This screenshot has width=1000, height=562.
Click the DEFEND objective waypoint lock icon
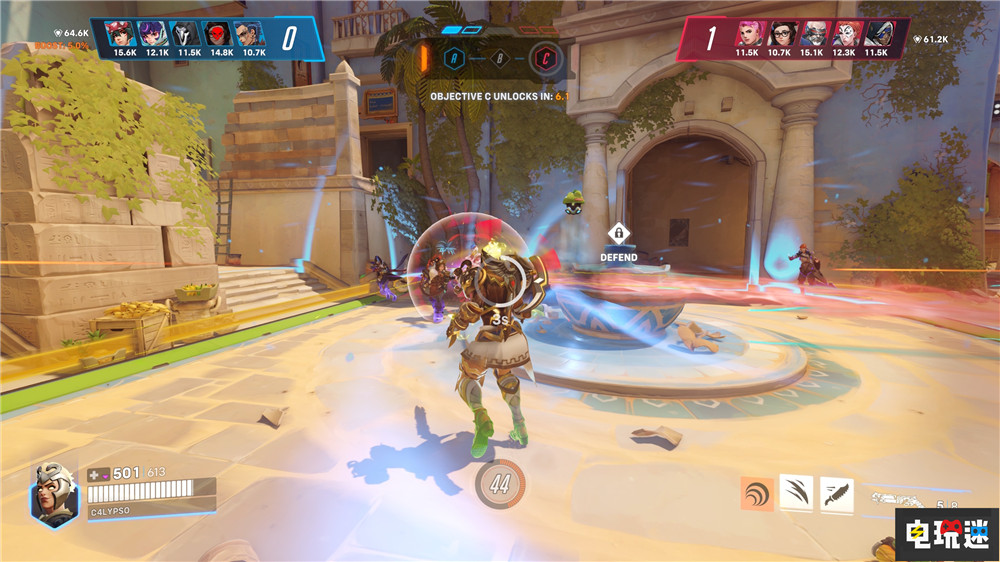619,234
